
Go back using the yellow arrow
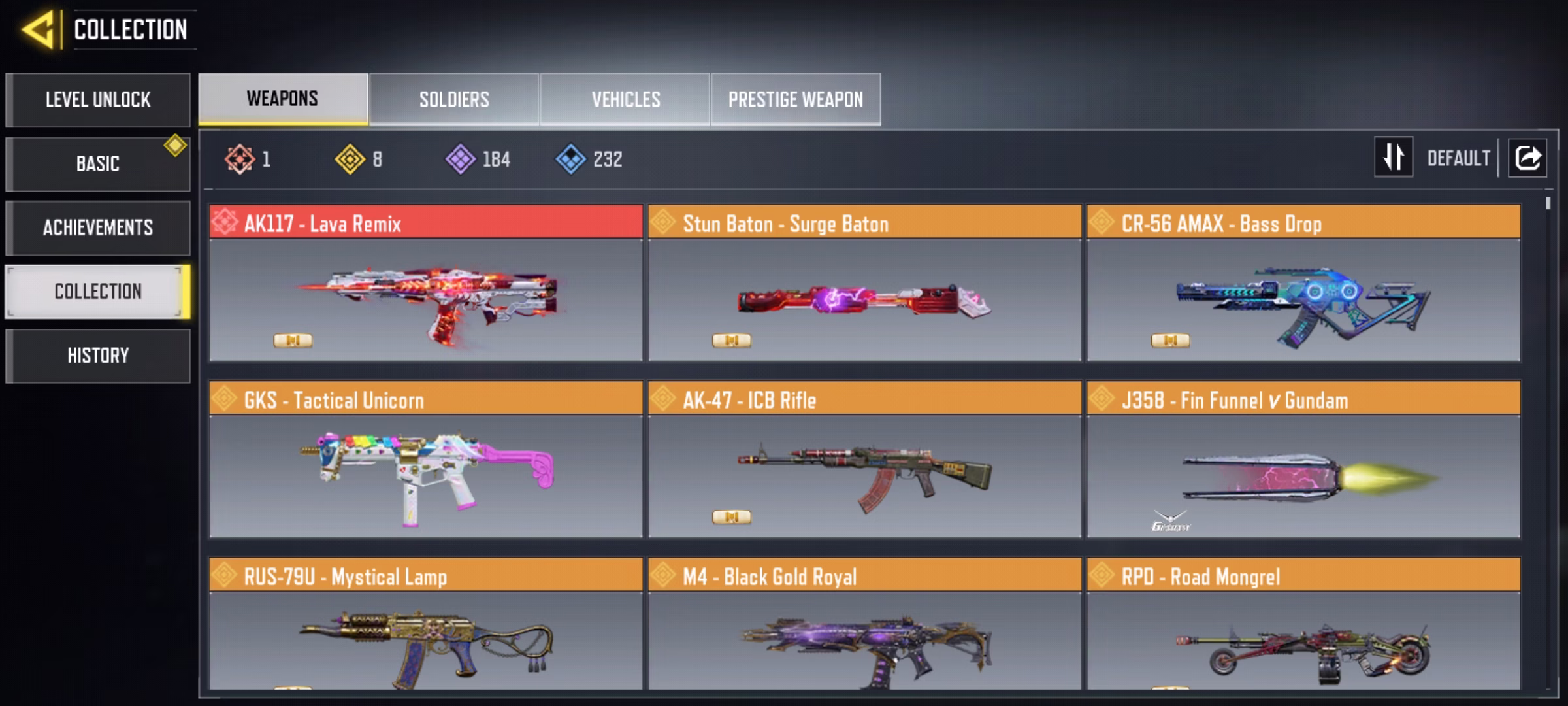click(38, 30)
